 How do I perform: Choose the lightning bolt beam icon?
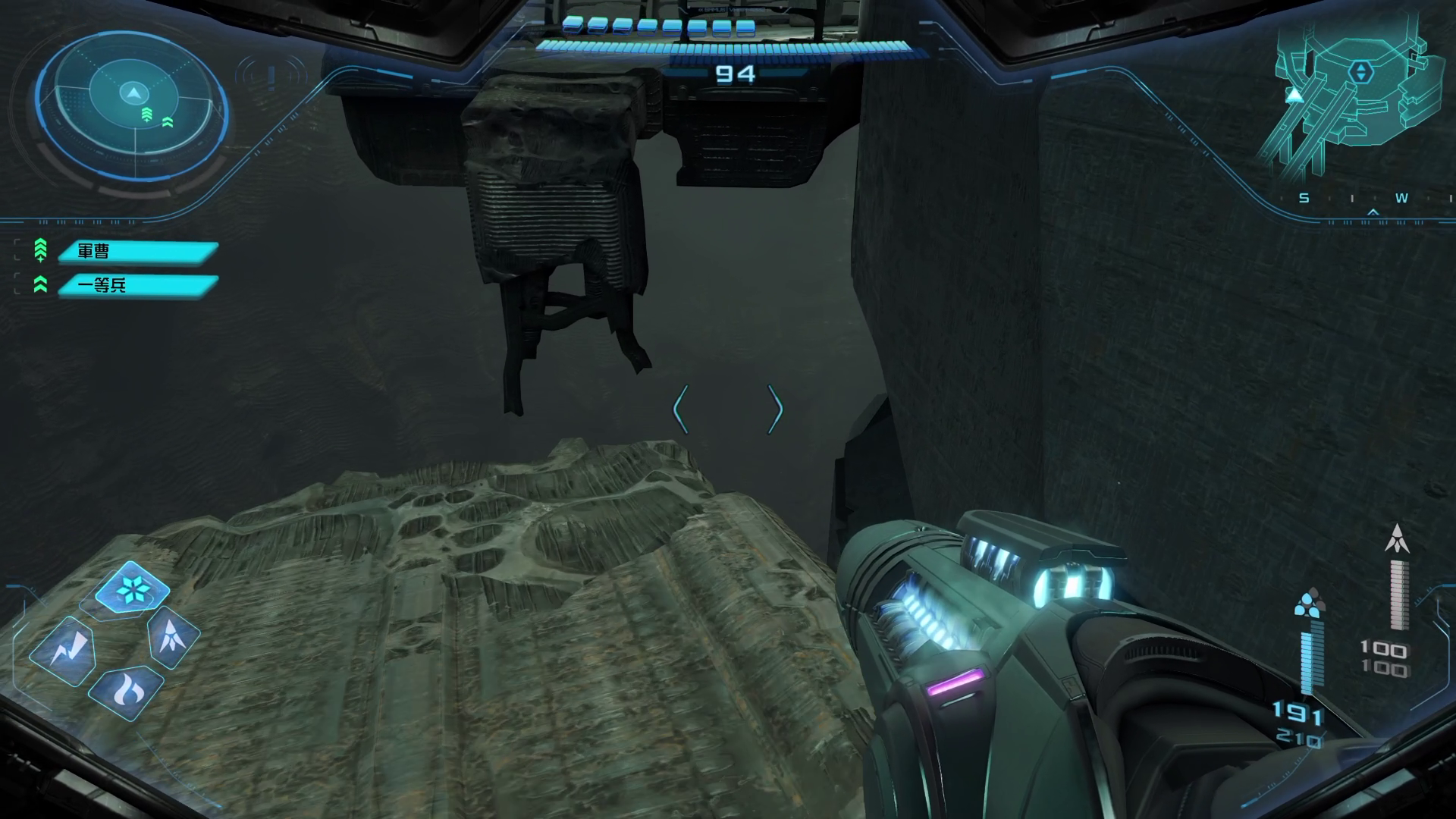click(67, 651)
